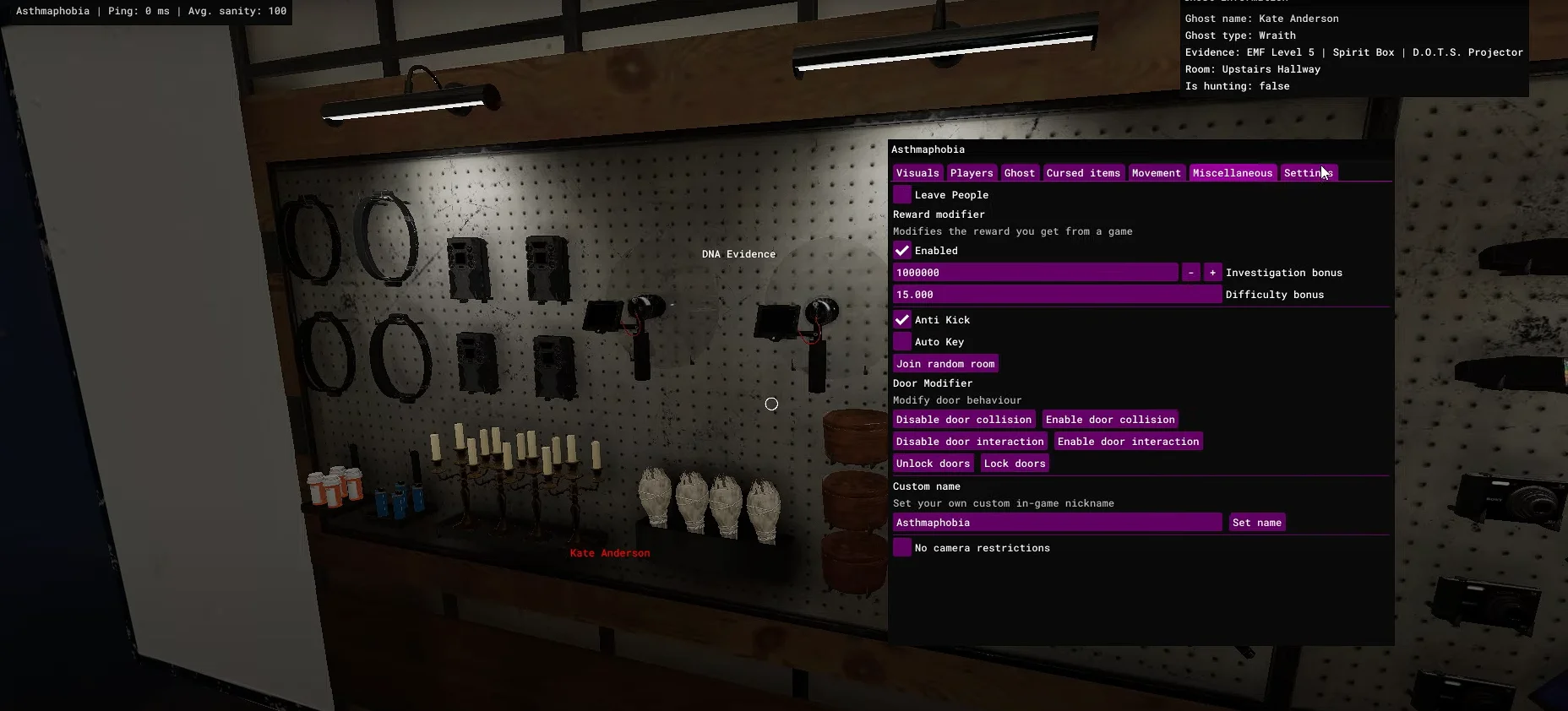Activate Unlock doors
This screenshot has height=711, width=1568.
pyautogui.click(x=933, y=464)
